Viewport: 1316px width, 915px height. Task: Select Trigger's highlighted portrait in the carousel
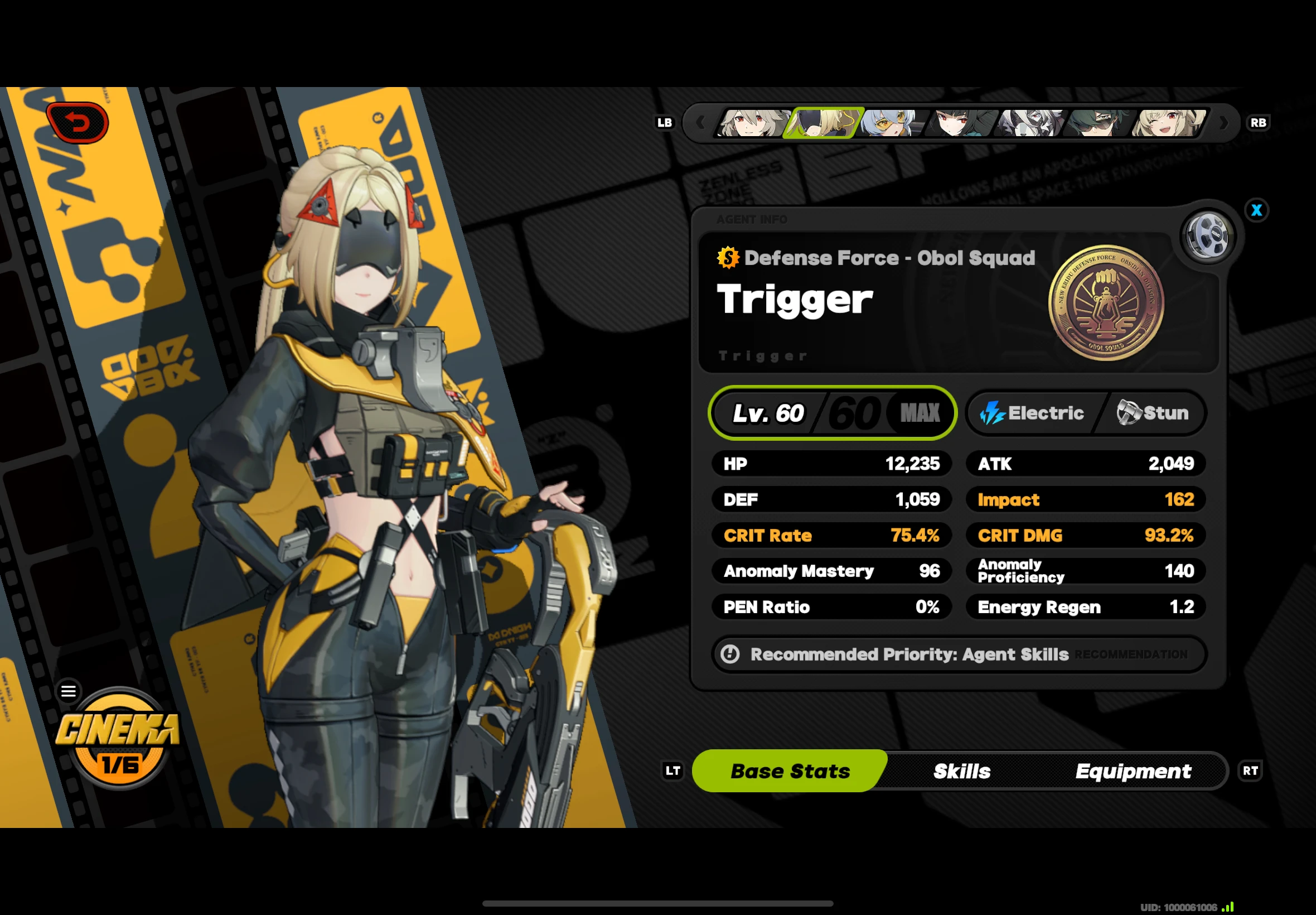point(824,123)
